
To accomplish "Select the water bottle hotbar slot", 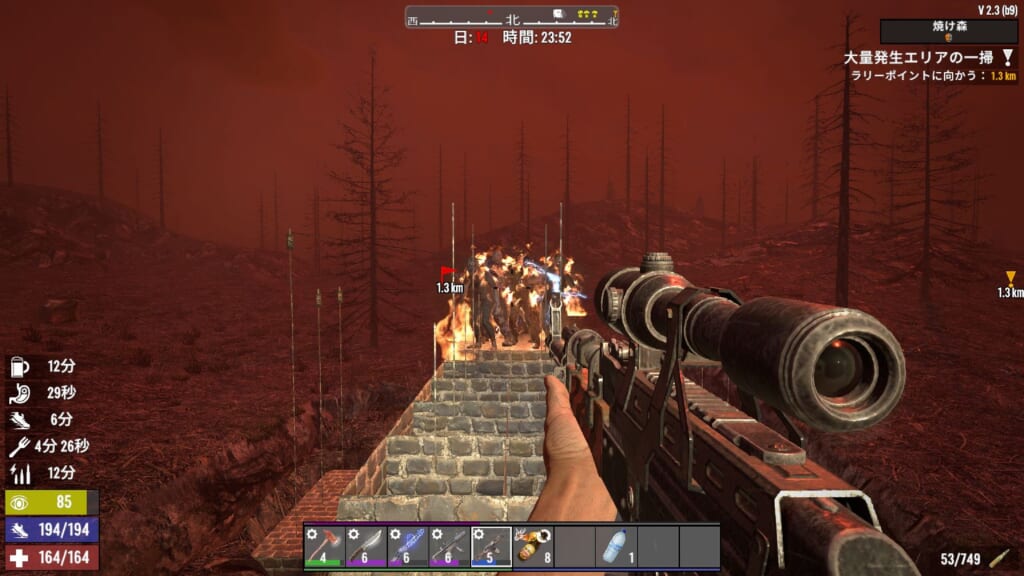I will tap(616, 547).
